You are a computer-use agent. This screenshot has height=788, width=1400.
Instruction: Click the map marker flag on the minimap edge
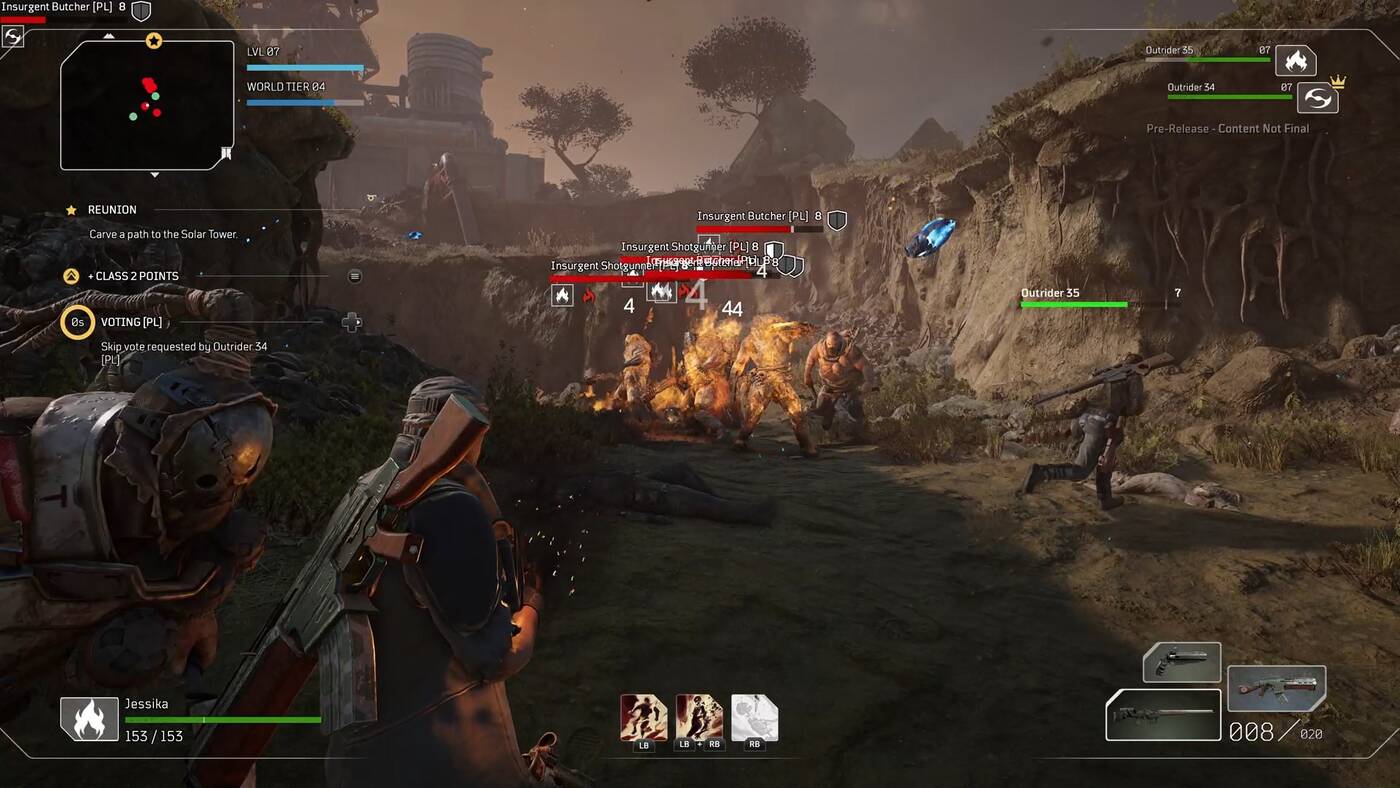(x=225, y=153)
